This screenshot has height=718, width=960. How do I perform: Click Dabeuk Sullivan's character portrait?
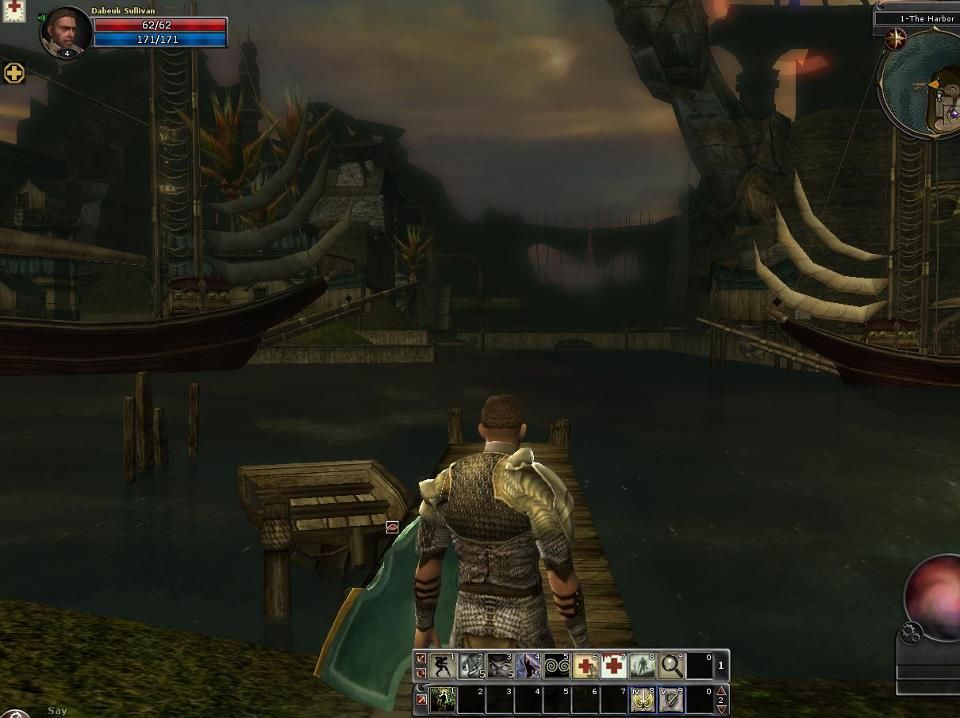65,31
